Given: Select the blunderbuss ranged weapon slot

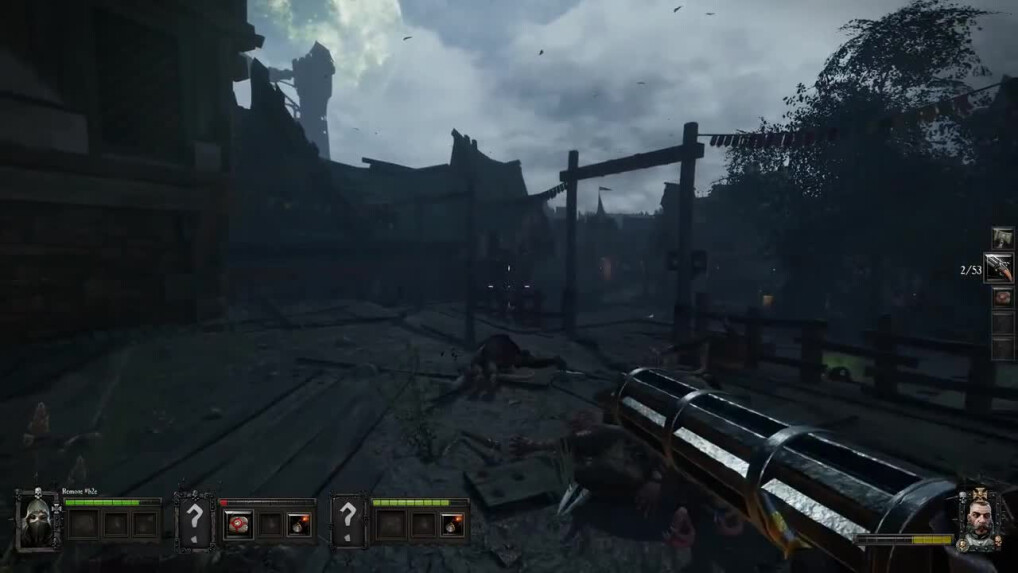Looking at the screenshot, I should 1000,267.
